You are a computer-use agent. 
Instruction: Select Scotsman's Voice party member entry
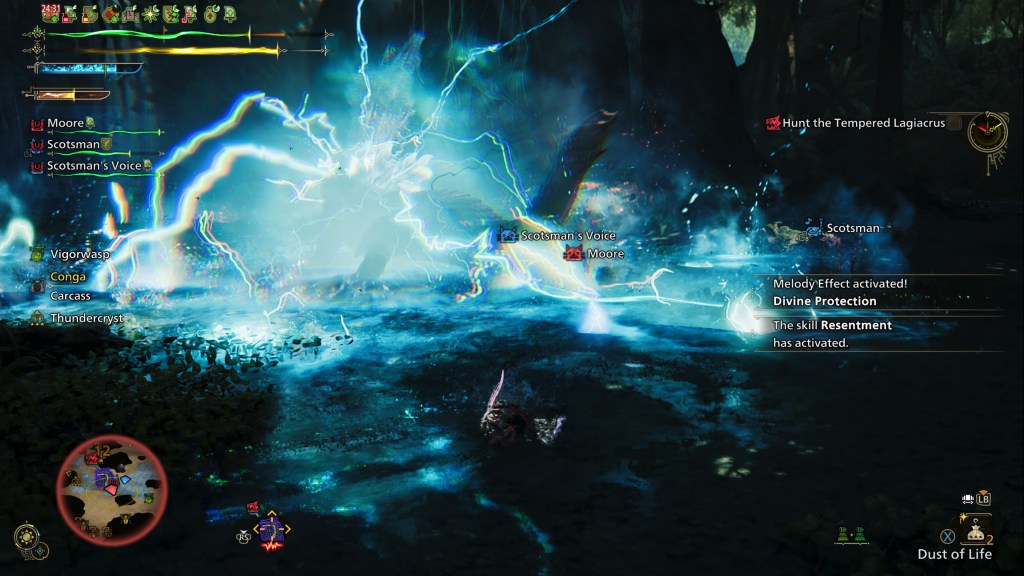[92, 166]
